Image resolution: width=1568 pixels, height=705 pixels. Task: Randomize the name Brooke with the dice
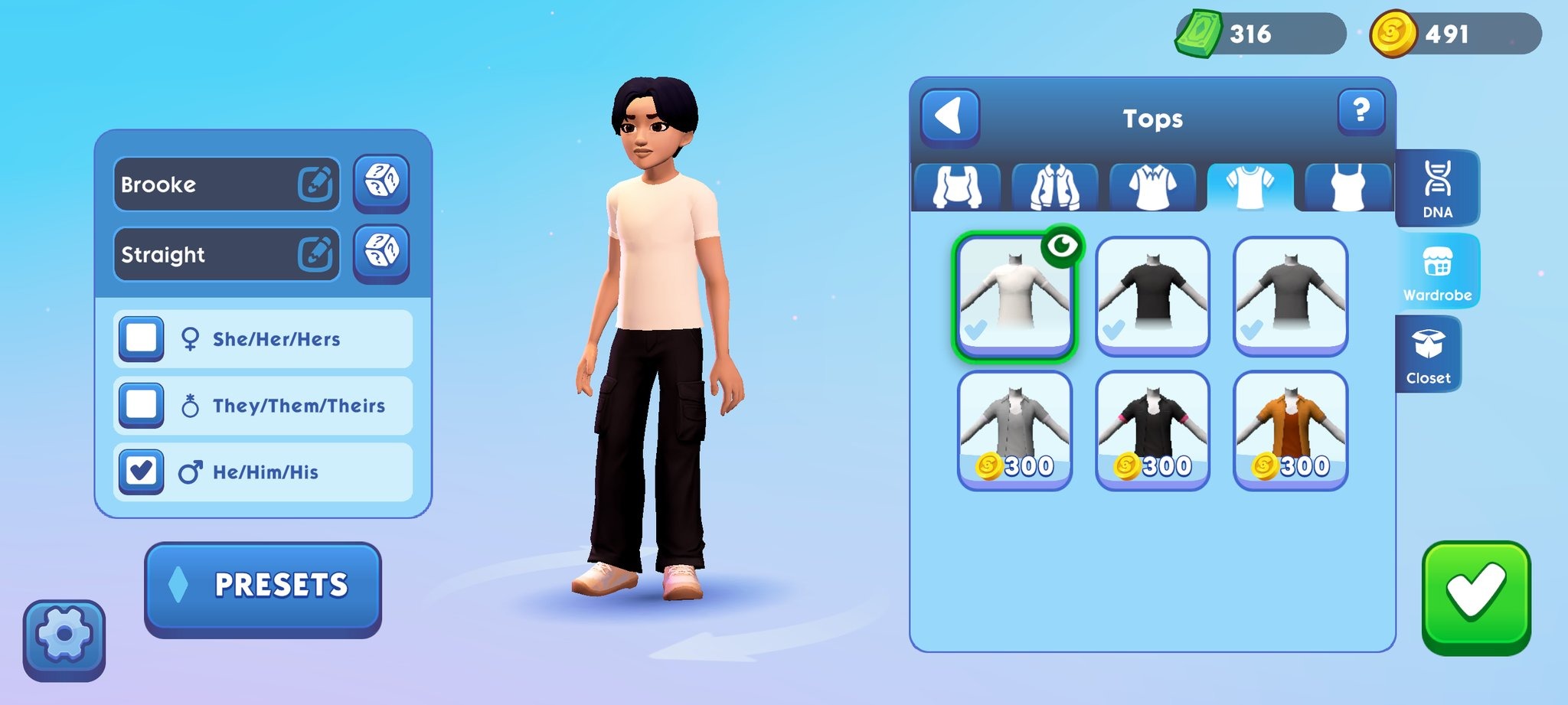coord(381,182)
